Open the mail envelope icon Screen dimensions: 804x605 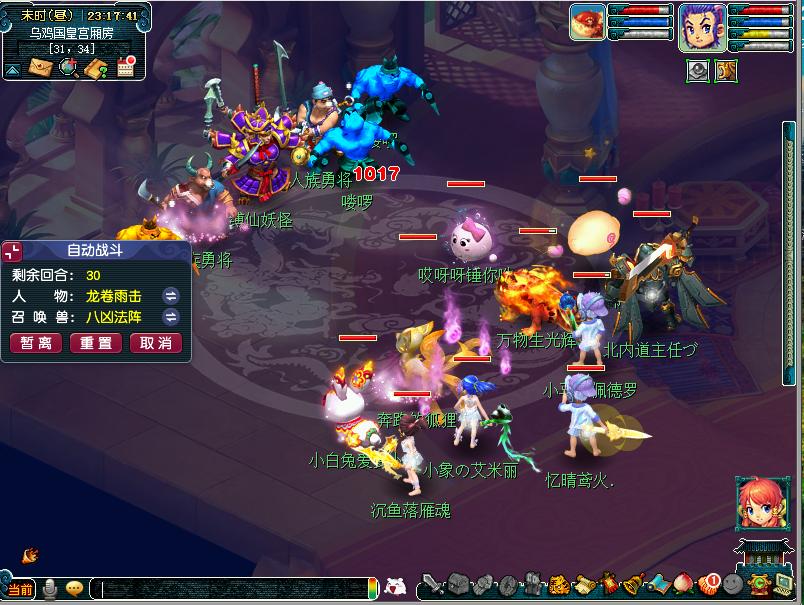40,68
